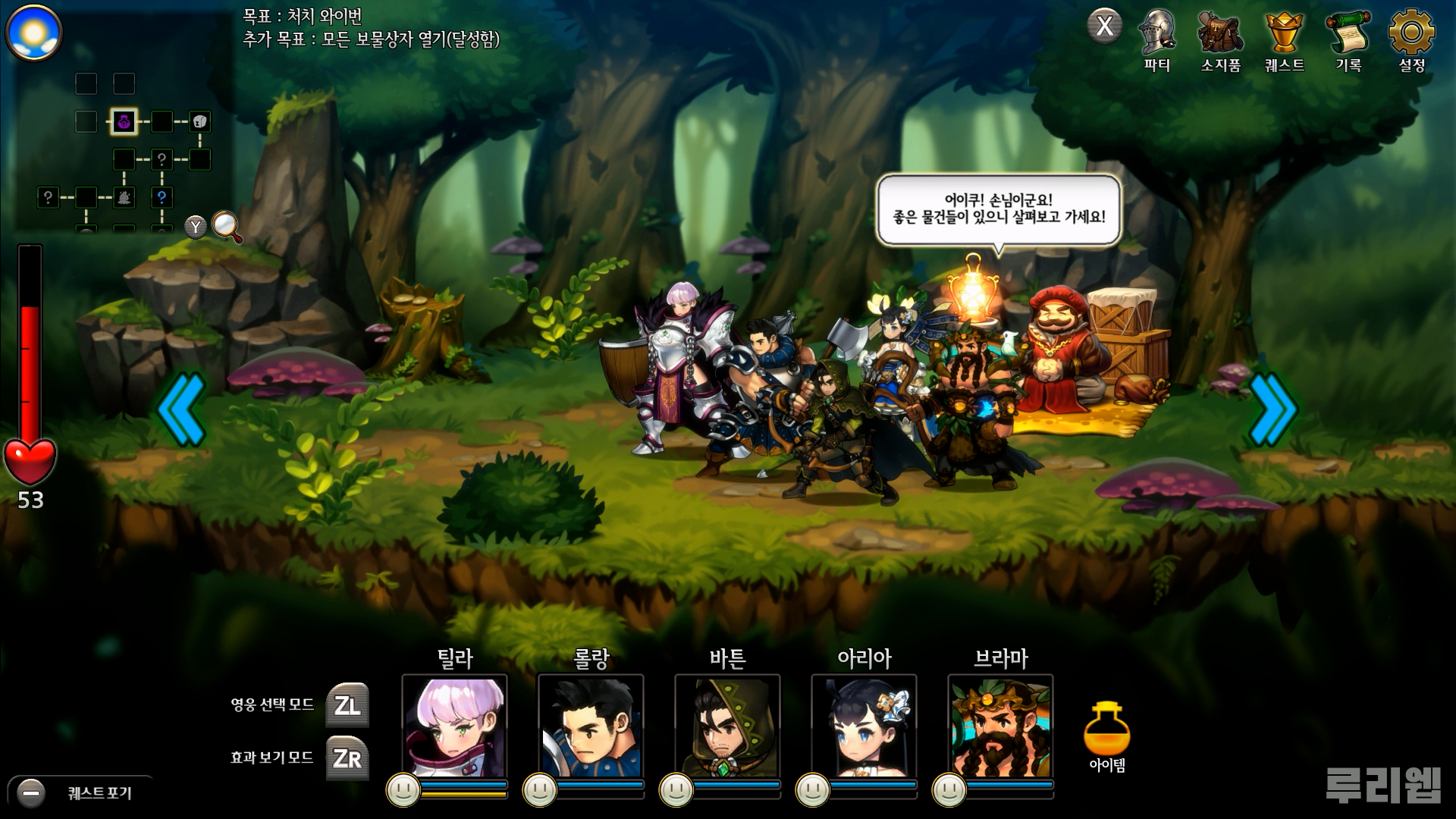Select hero portrait 틸라
The height and width of the screenshot is (819, 1456).
[x=454, y=725]
